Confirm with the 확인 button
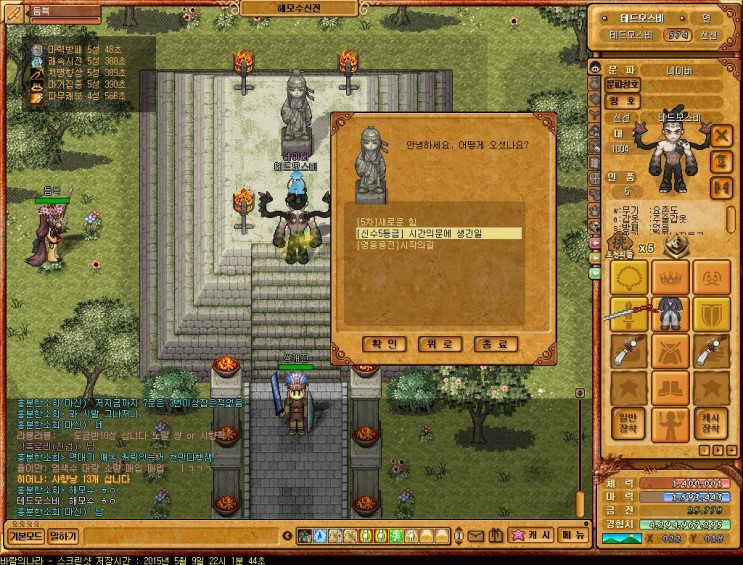The width and height of the screenshot is (743, 565). 384,344
